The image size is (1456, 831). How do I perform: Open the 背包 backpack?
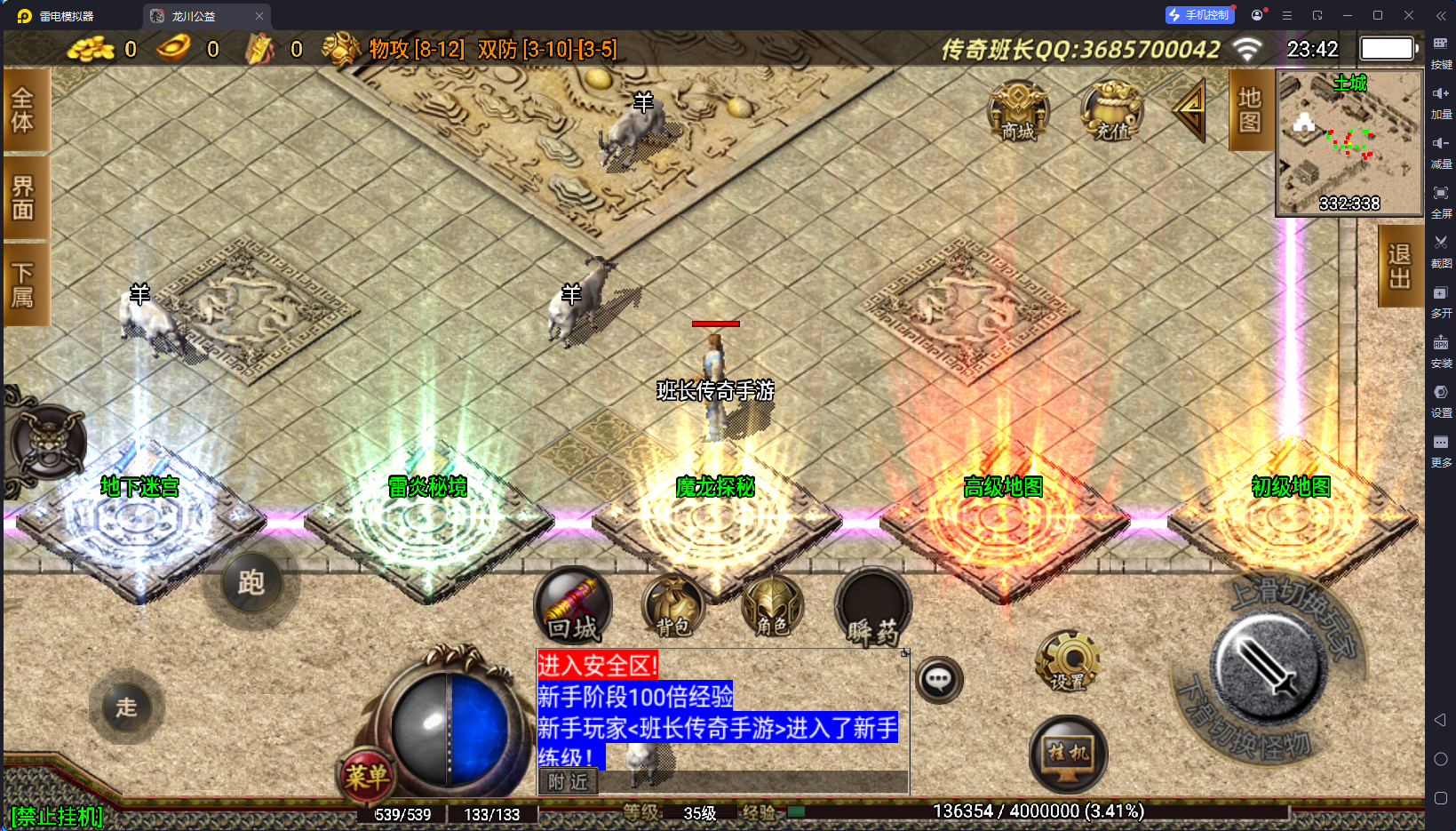pyautogui.click(x=672, y=607)
